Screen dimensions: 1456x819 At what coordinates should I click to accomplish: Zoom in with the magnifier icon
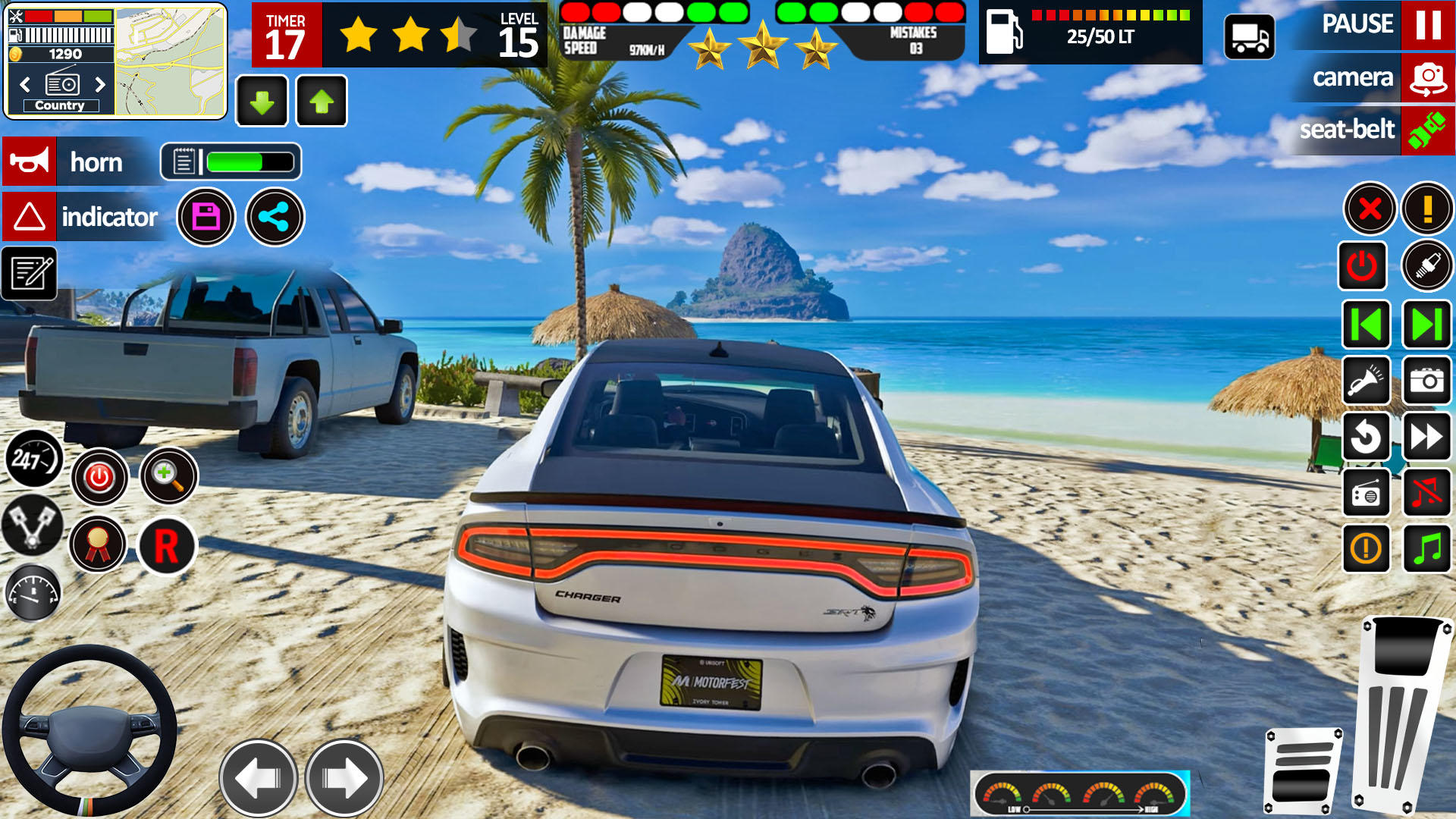pyautogui.click(x=168, y=476)
